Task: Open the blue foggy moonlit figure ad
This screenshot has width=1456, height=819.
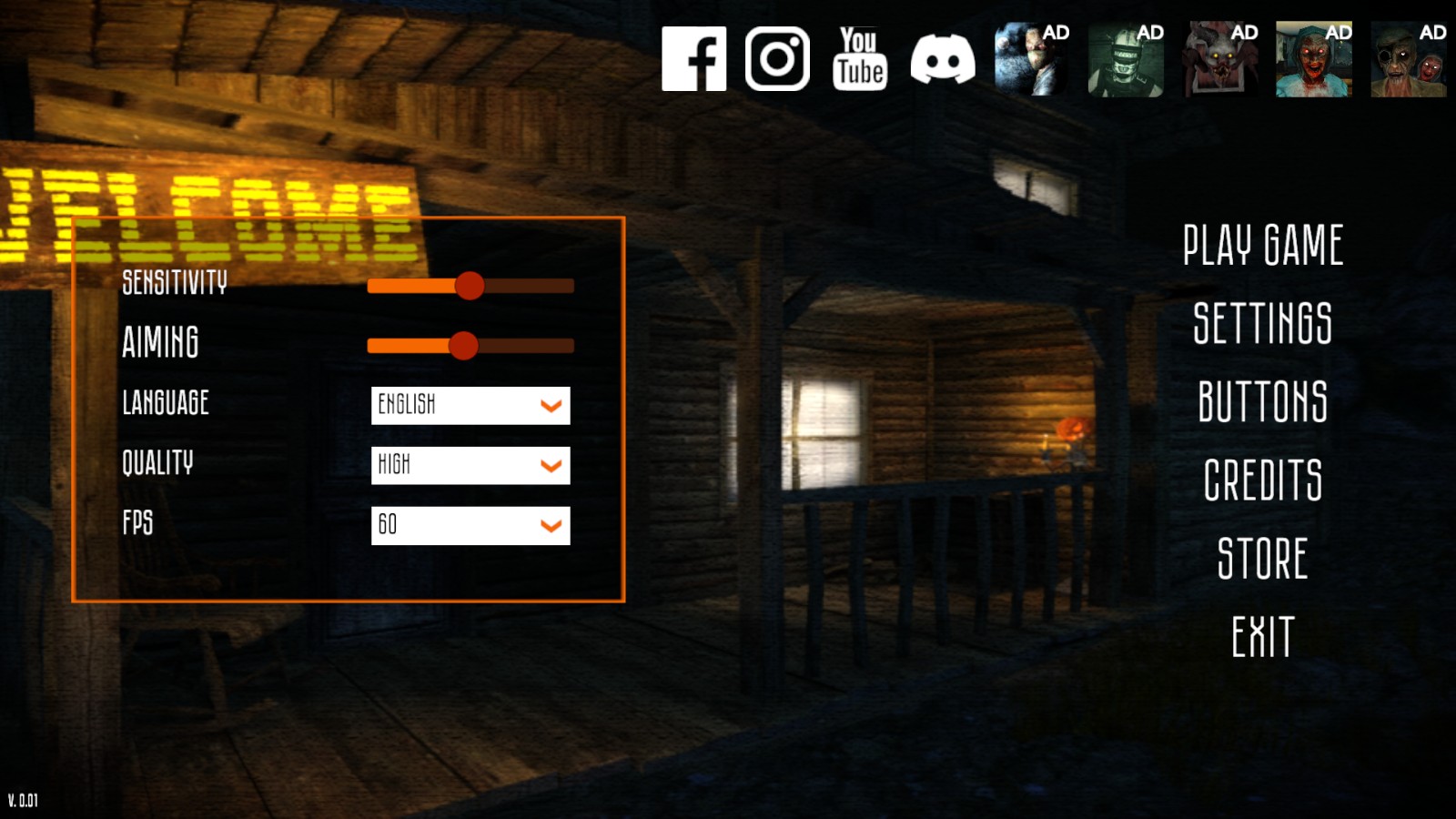Action: pyautogui.click(x=1032, y=60)
